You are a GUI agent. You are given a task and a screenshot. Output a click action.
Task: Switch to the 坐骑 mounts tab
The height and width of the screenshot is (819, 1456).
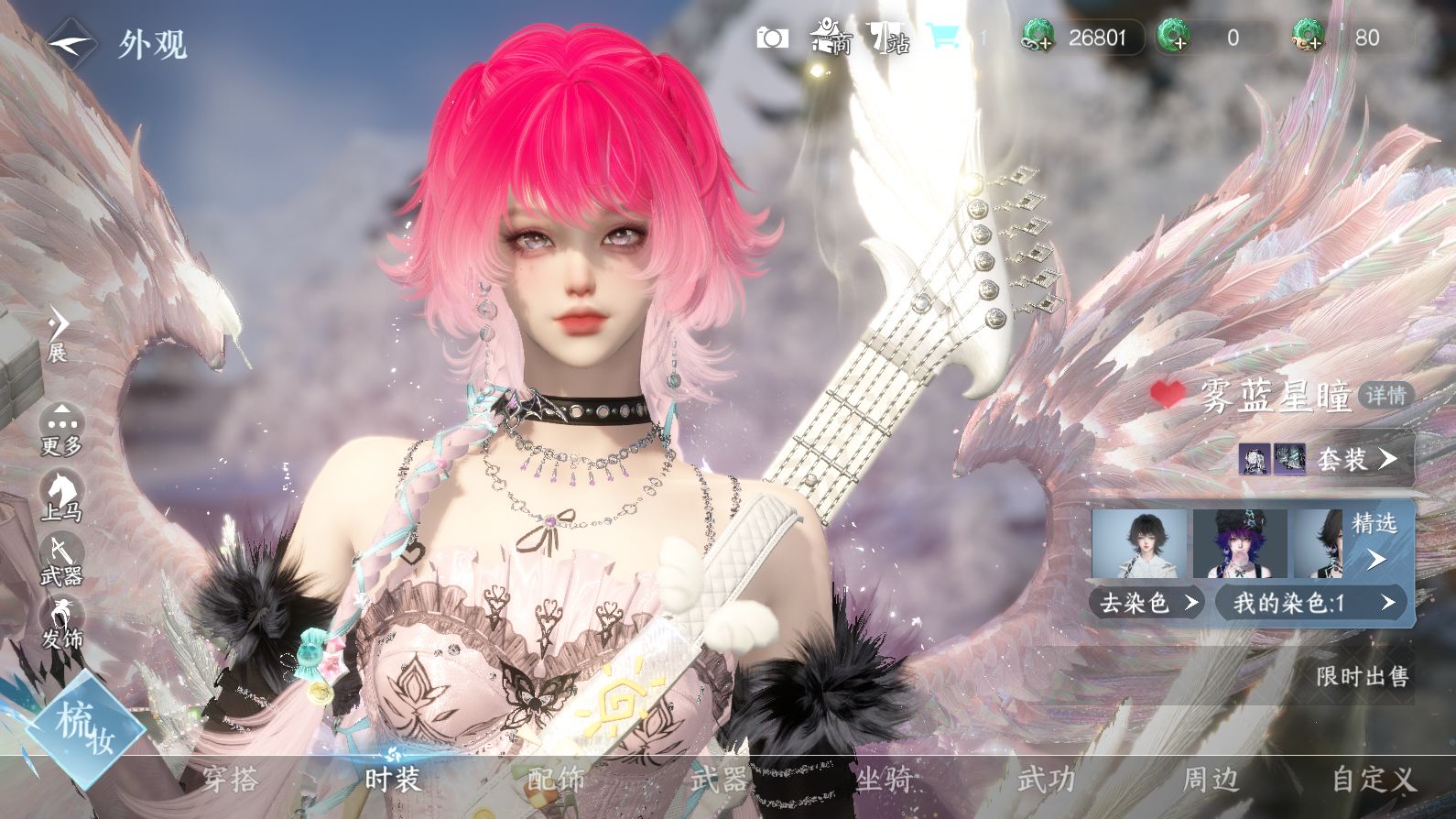coord(884,780)
